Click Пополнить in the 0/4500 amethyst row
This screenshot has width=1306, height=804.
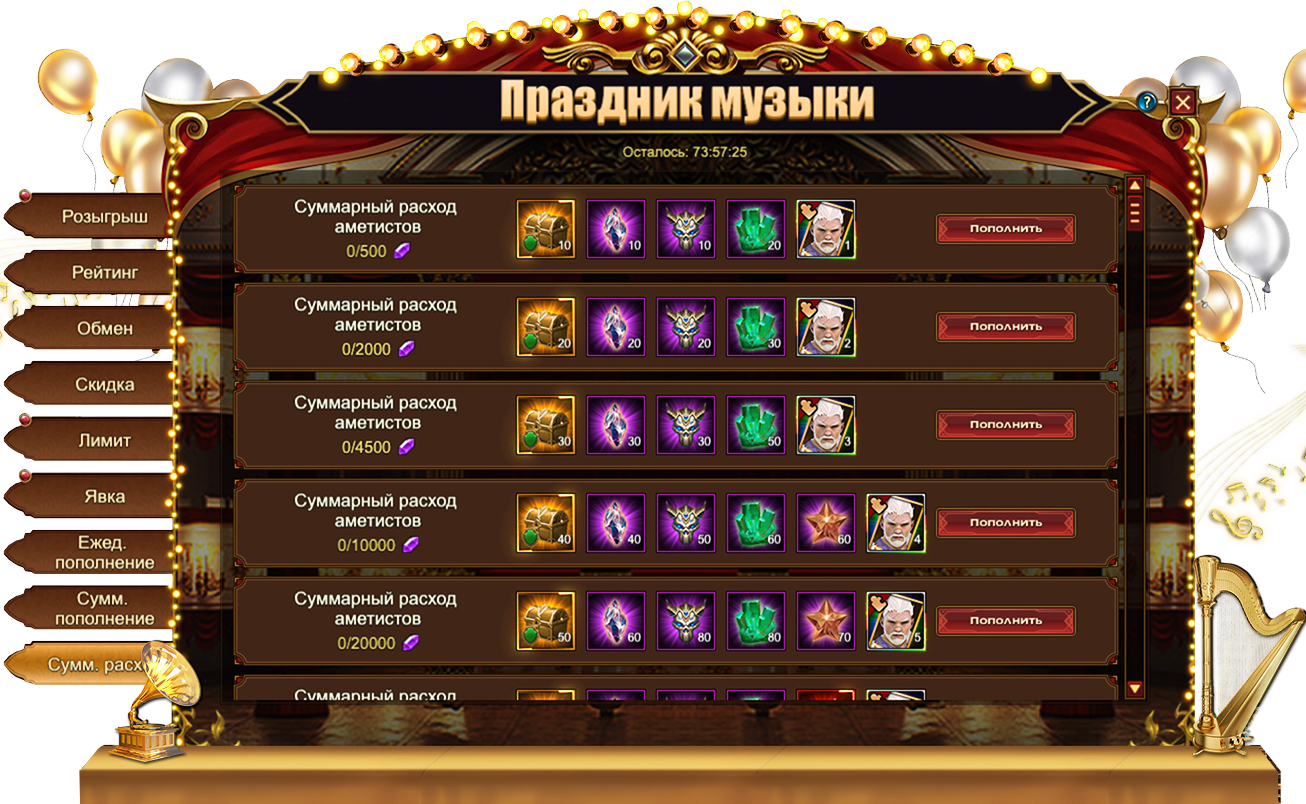[1005, 424]
